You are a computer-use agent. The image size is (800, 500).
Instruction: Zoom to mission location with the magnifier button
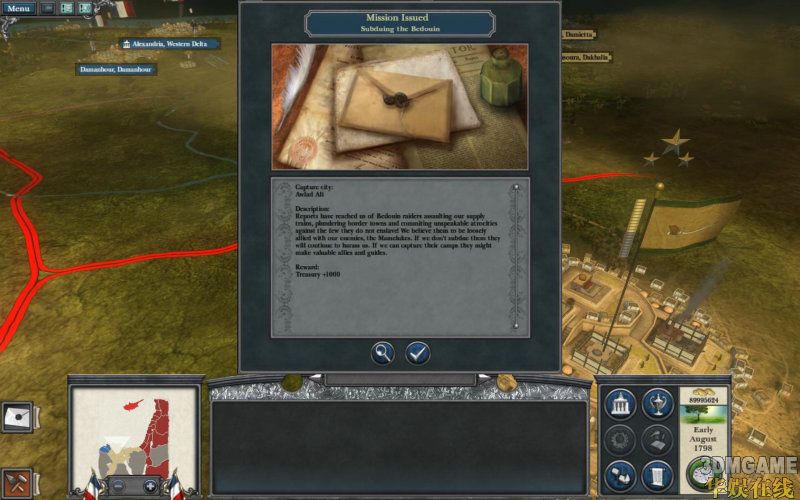tap(383, 352)
